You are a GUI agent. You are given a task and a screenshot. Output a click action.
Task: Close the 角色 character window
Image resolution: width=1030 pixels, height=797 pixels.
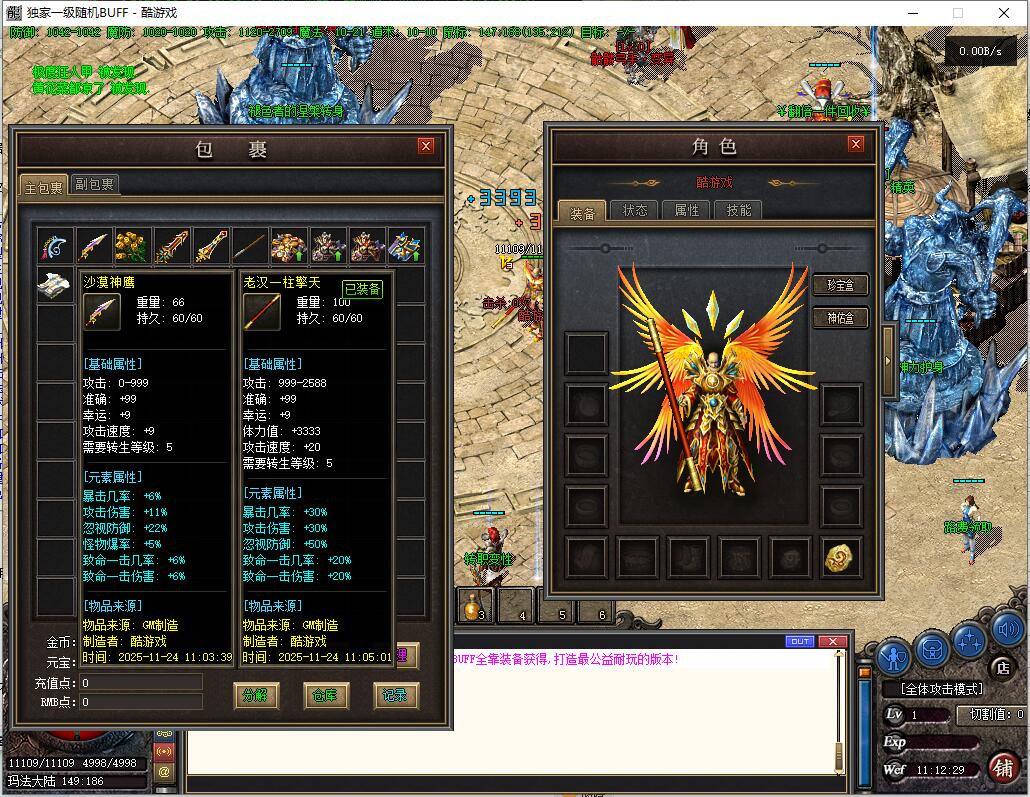(855, 144)
